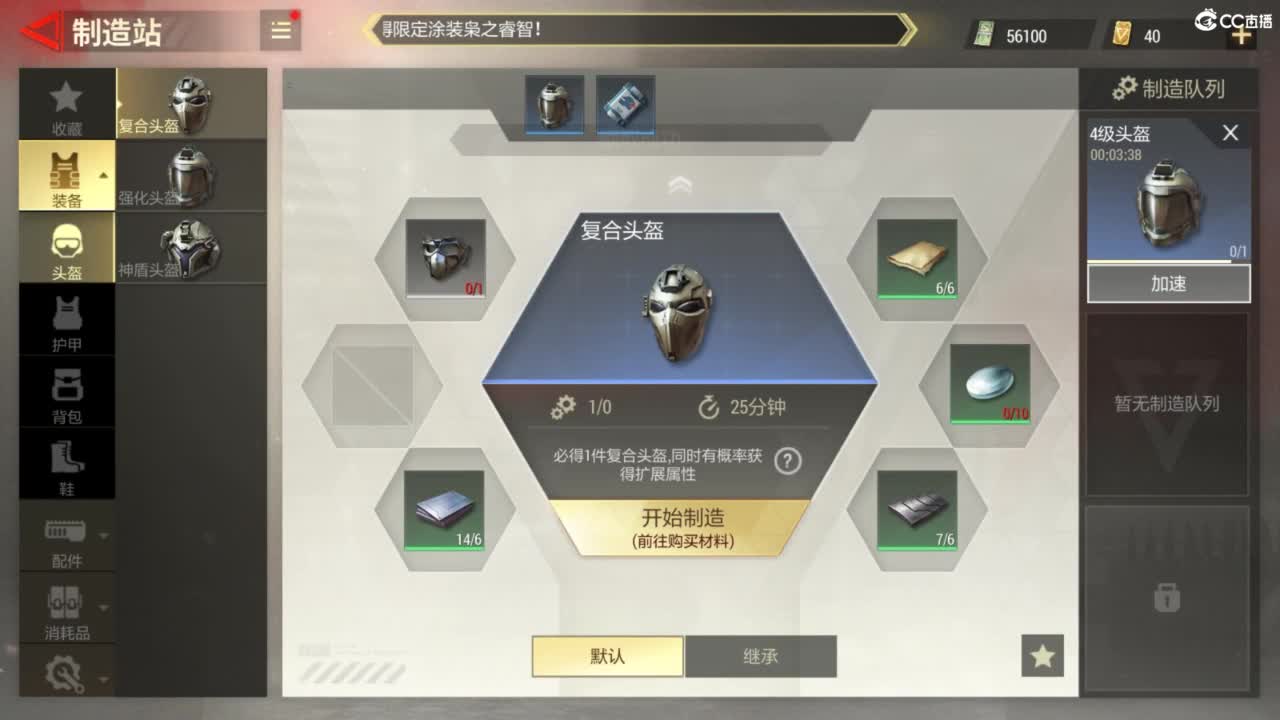
Task: Switch to the 默认 tab
Action: coord(606,657)
